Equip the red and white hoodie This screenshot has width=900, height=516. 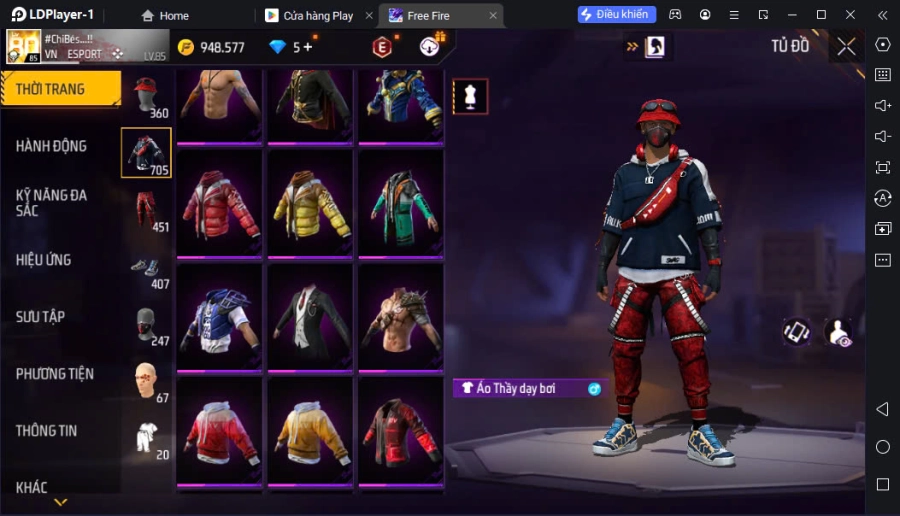[x=219, y=430]
